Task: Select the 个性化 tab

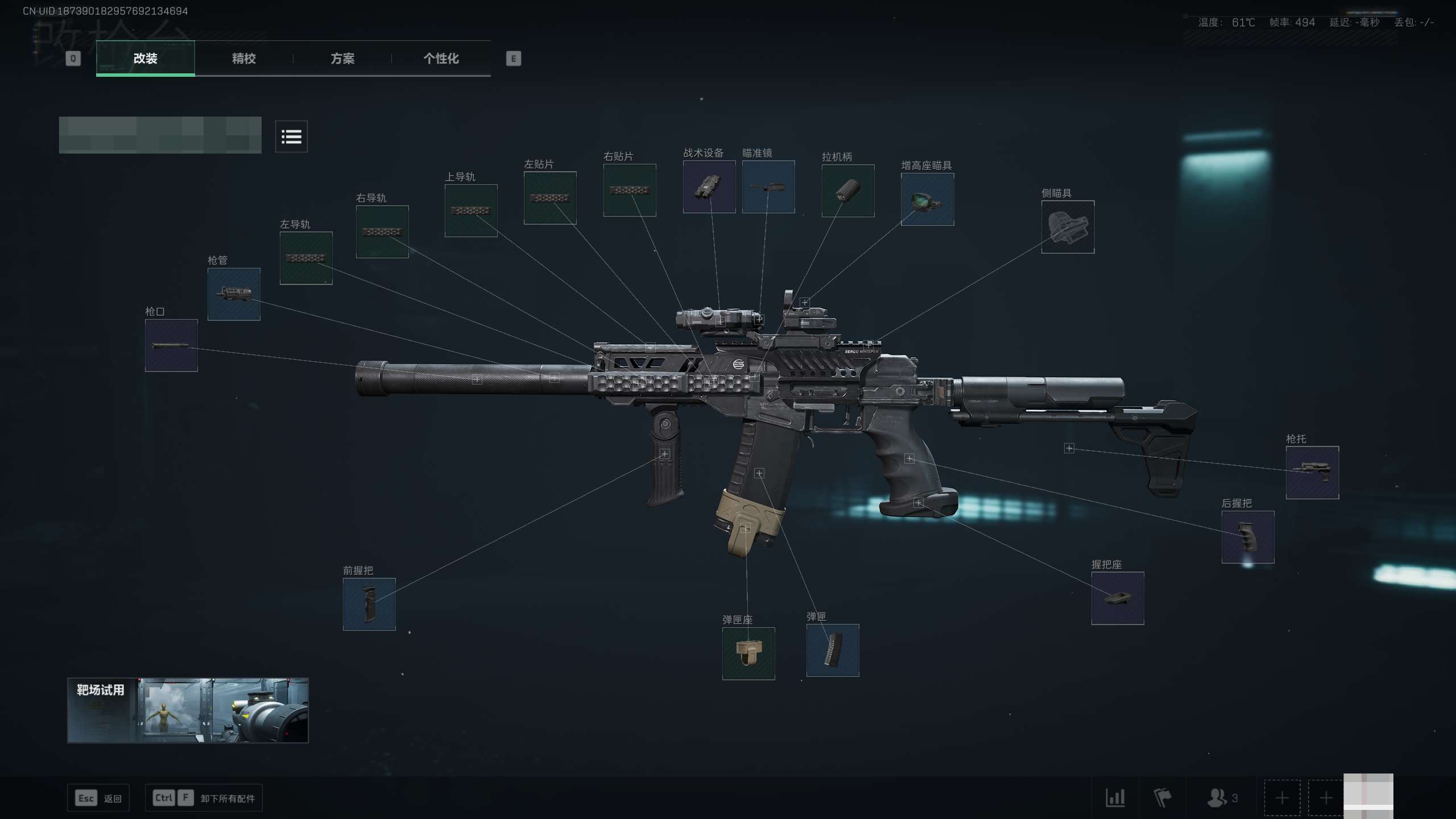Action: 441,59
